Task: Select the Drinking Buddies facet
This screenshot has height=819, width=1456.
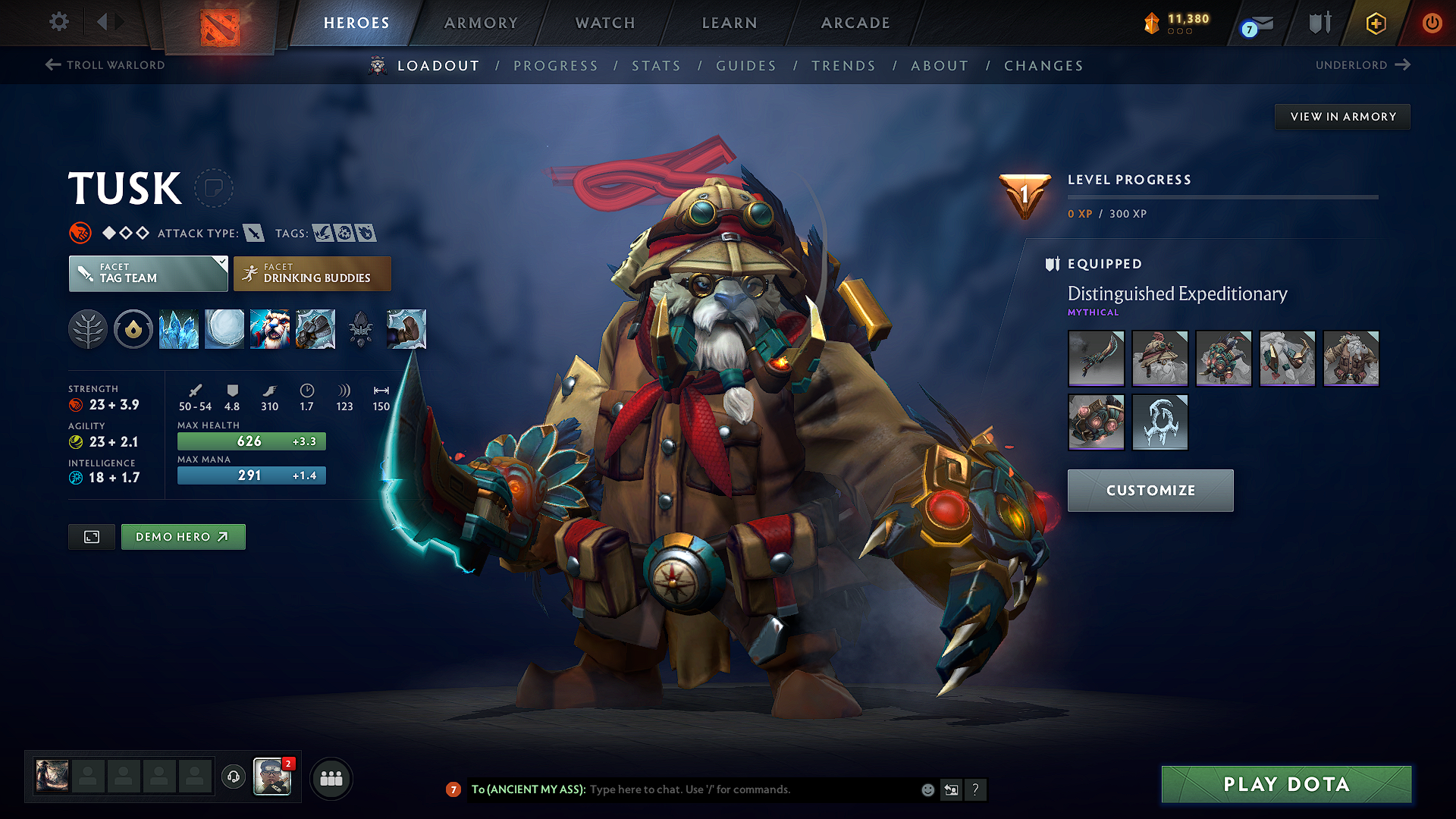Action: pyautogui.click(x=312, y=273)
